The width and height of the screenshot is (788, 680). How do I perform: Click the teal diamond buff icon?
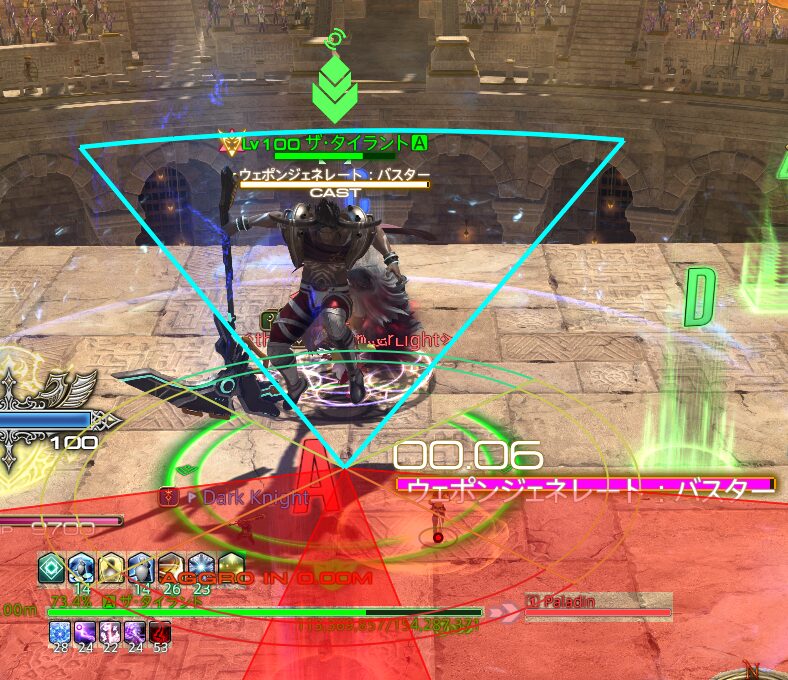(x=51, y=566)
